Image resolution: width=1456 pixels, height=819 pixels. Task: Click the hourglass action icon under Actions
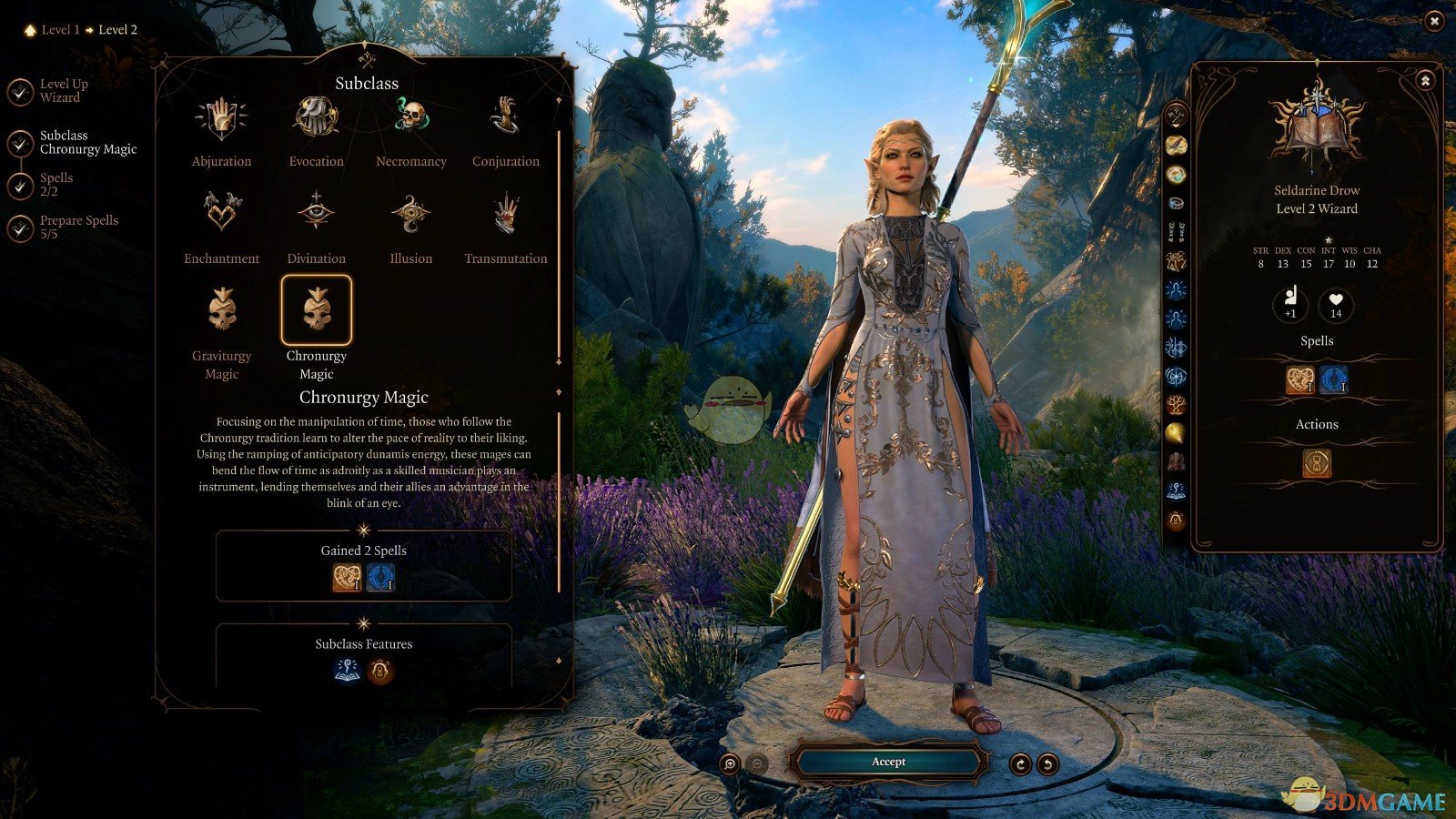[x=1317, y=463]
